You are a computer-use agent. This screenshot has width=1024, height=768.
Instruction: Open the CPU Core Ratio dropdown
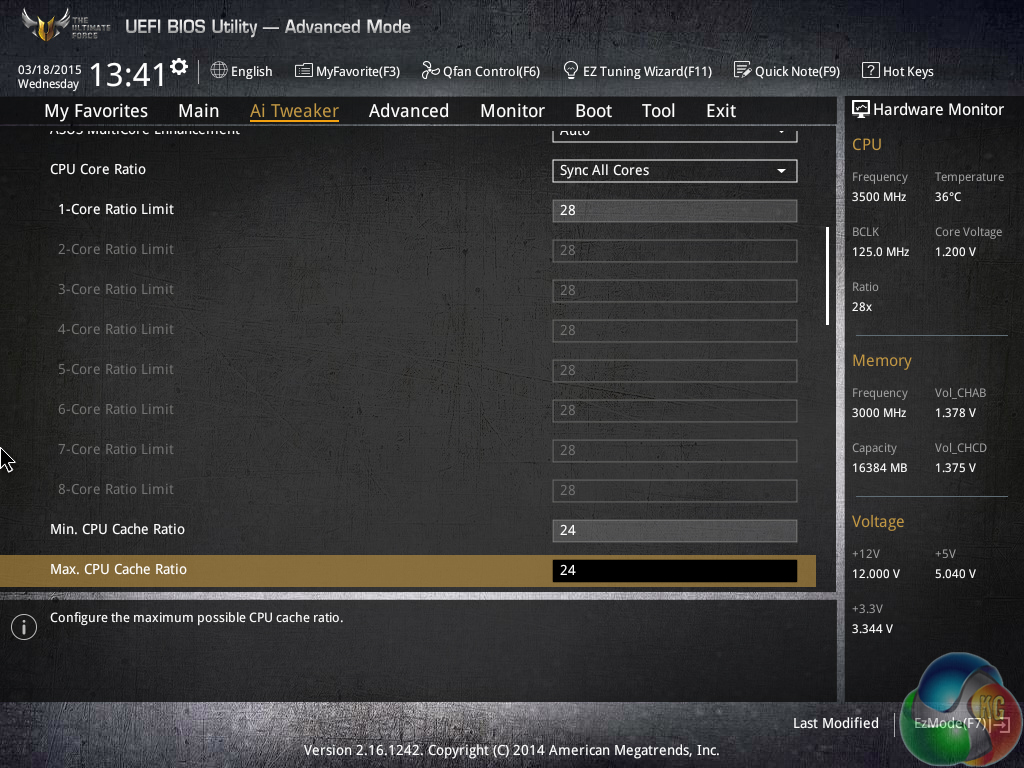(x=674, y=170)
